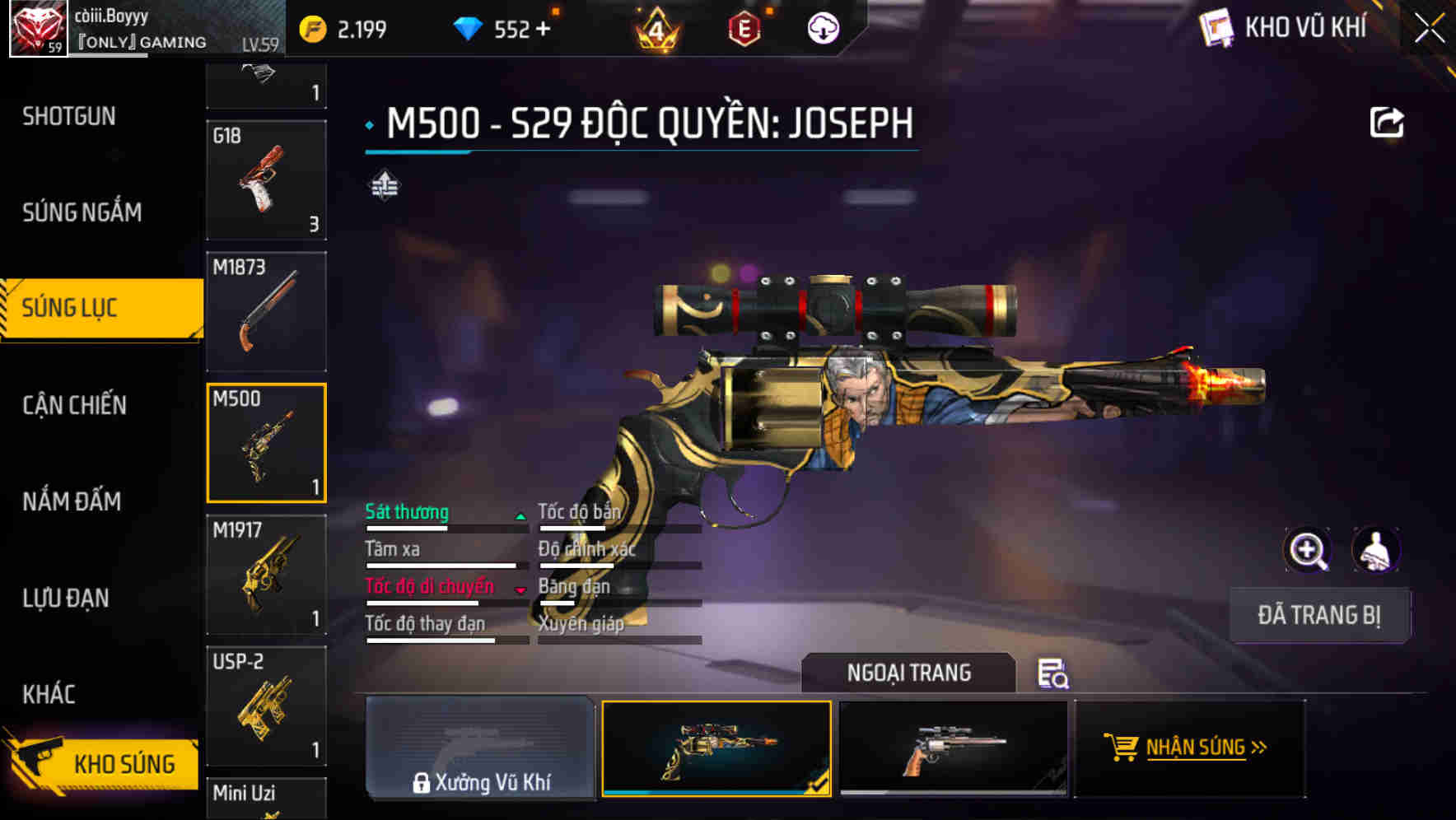Select the CẬN CHIẾN category
The height and width of the screenshot is (820, 1456).
(x=75, y=405)
